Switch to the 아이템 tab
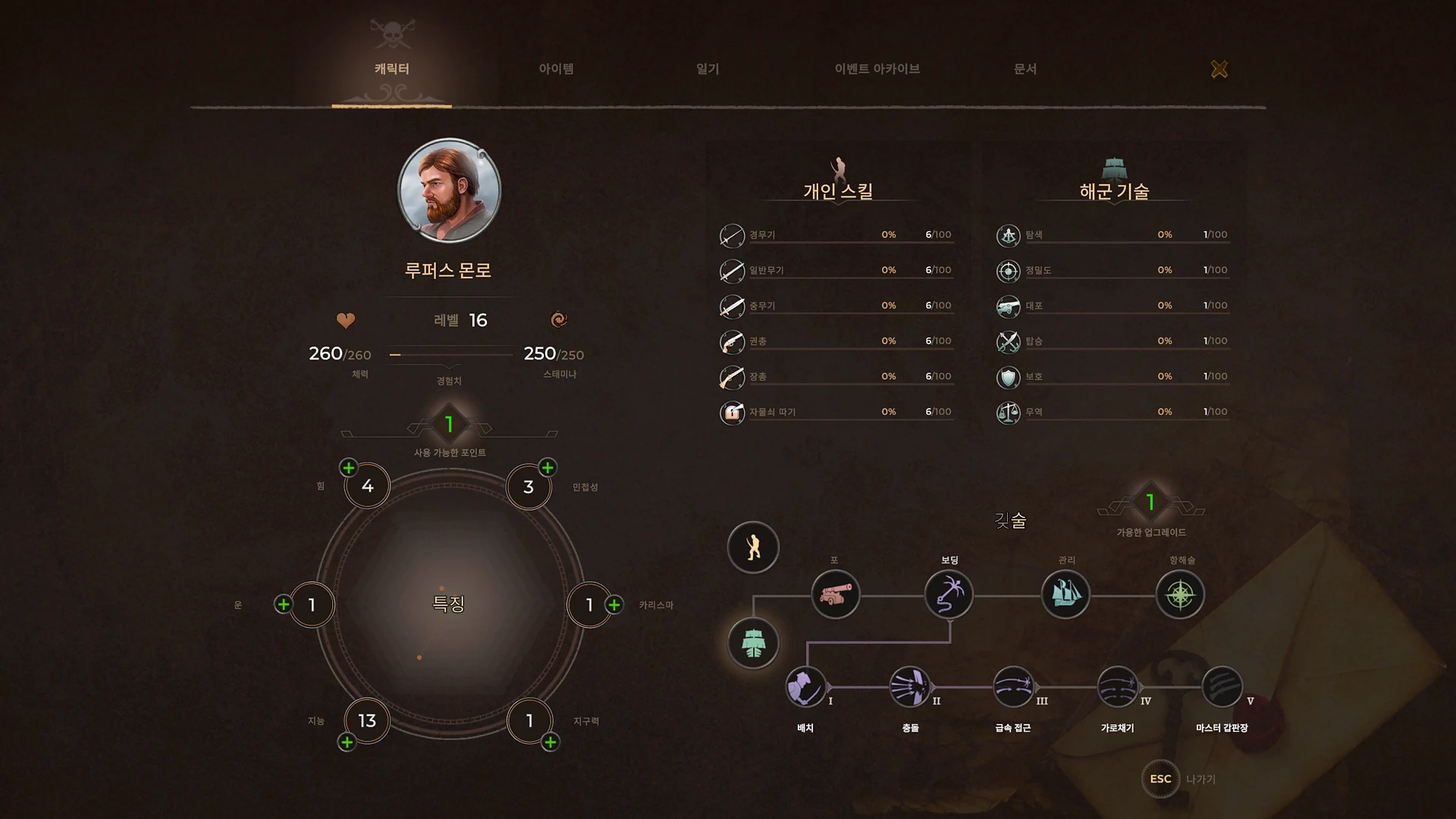Screen dimensions: 1456x819 point(556,68)
